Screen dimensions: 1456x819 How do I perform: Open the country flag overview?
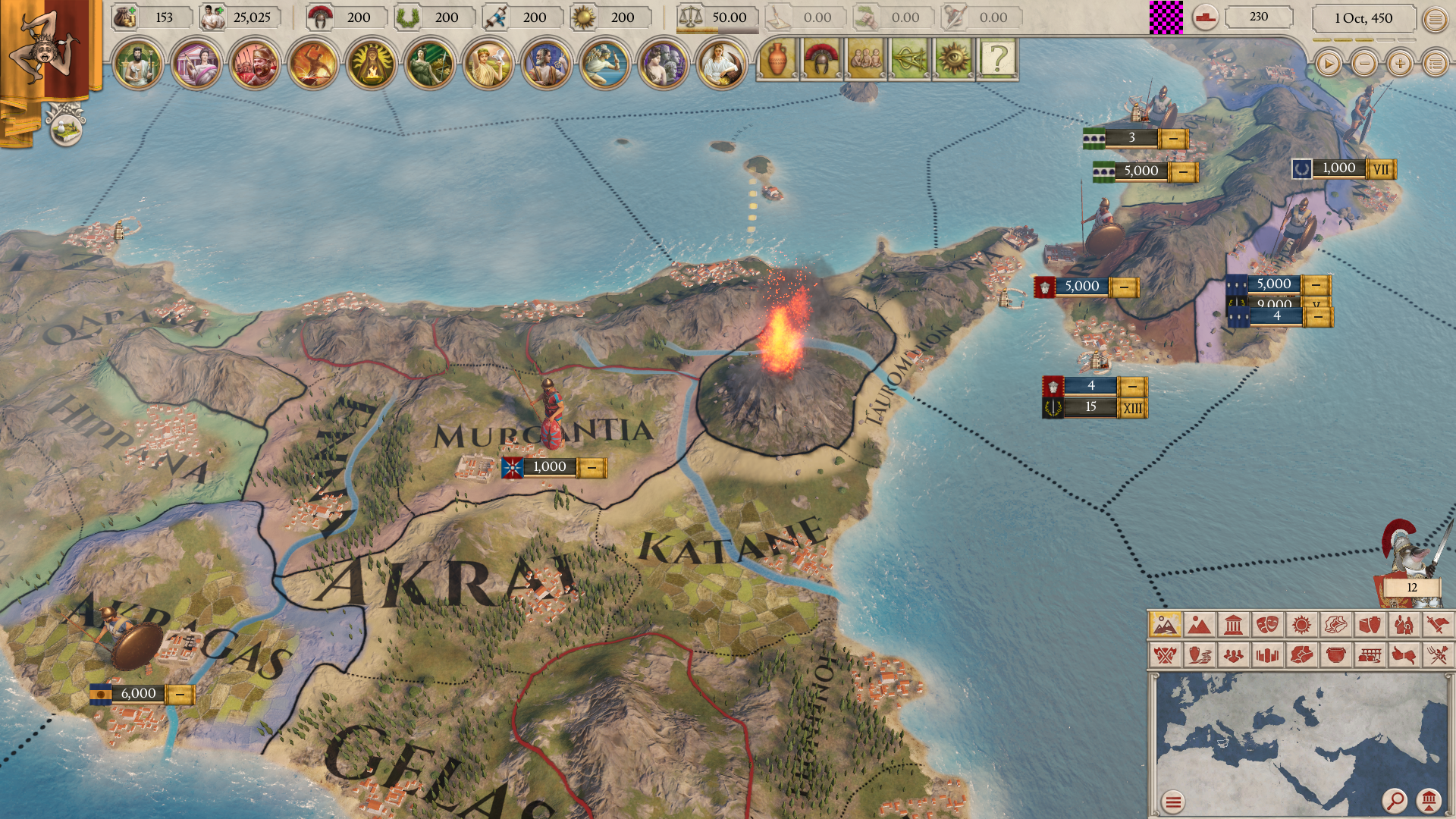(47, 49)
